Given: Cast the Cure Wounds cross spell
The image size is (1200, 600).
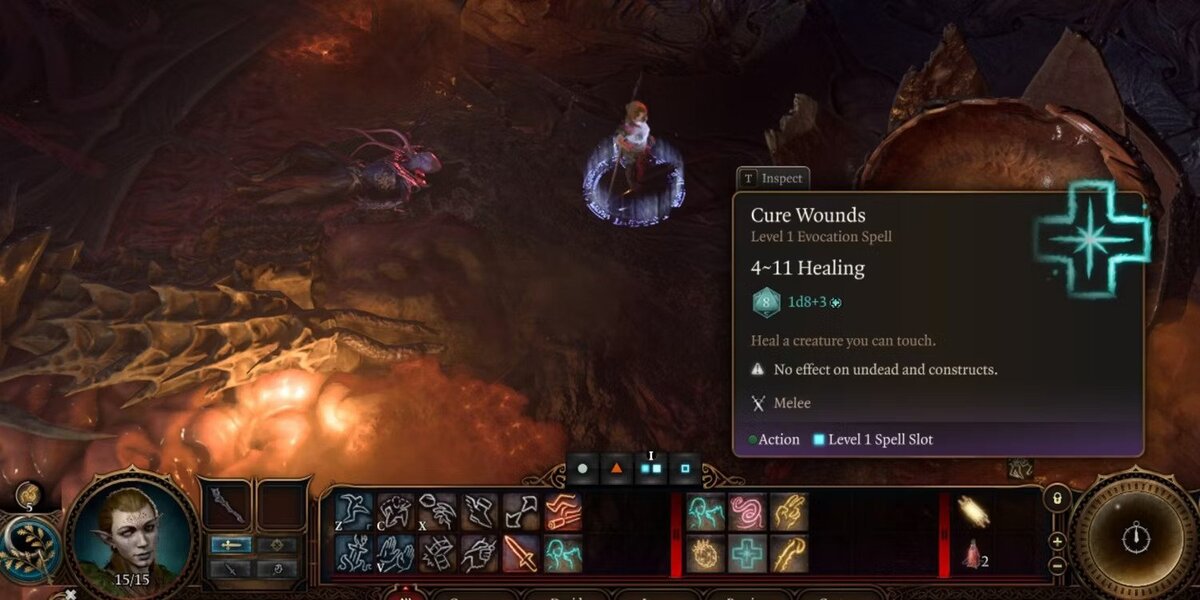Looking at the screenshot, I should (x=747, y=553).
